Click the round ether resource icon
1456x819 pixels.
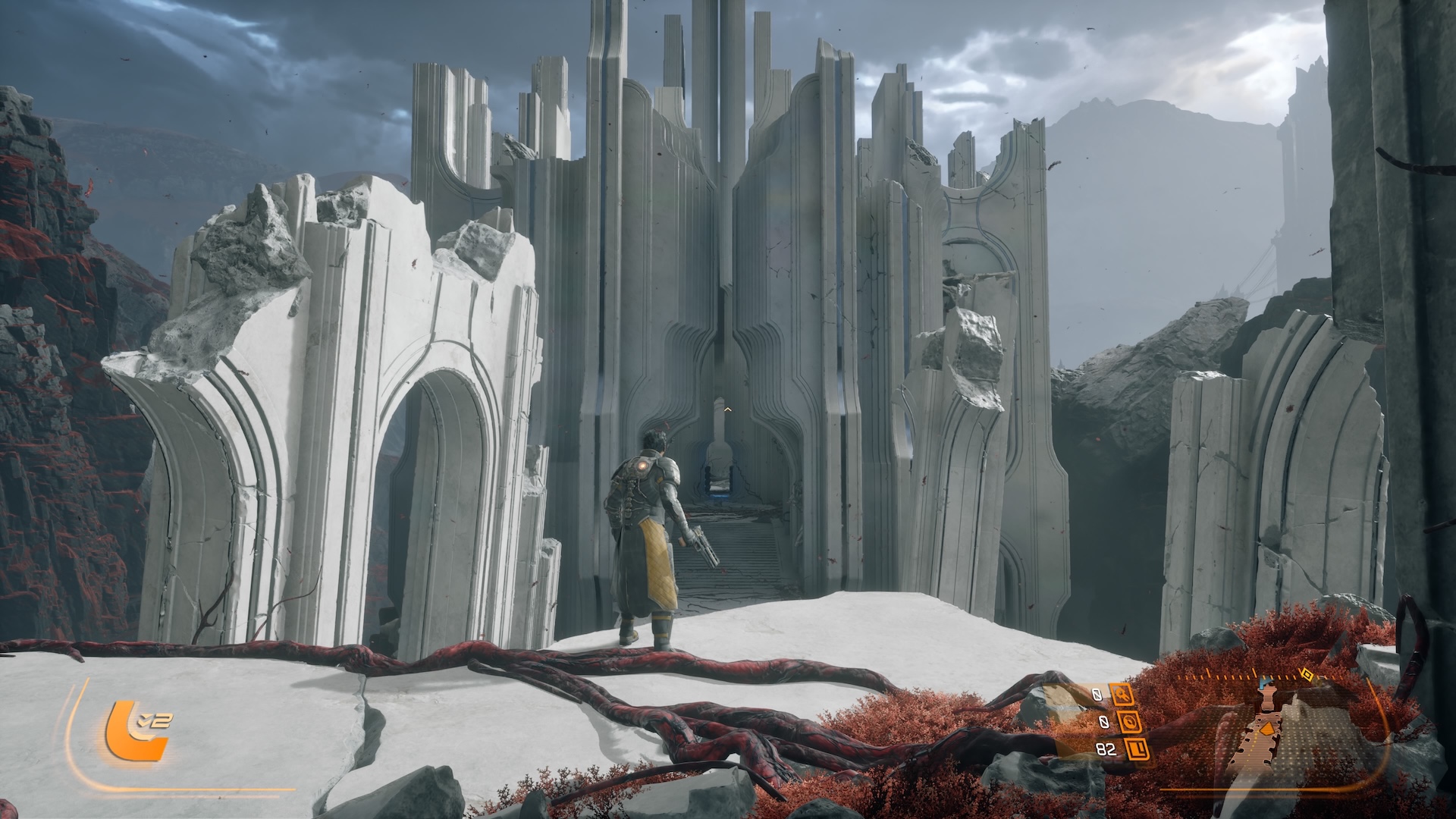pyautogui.click(x=1131, y=722)
